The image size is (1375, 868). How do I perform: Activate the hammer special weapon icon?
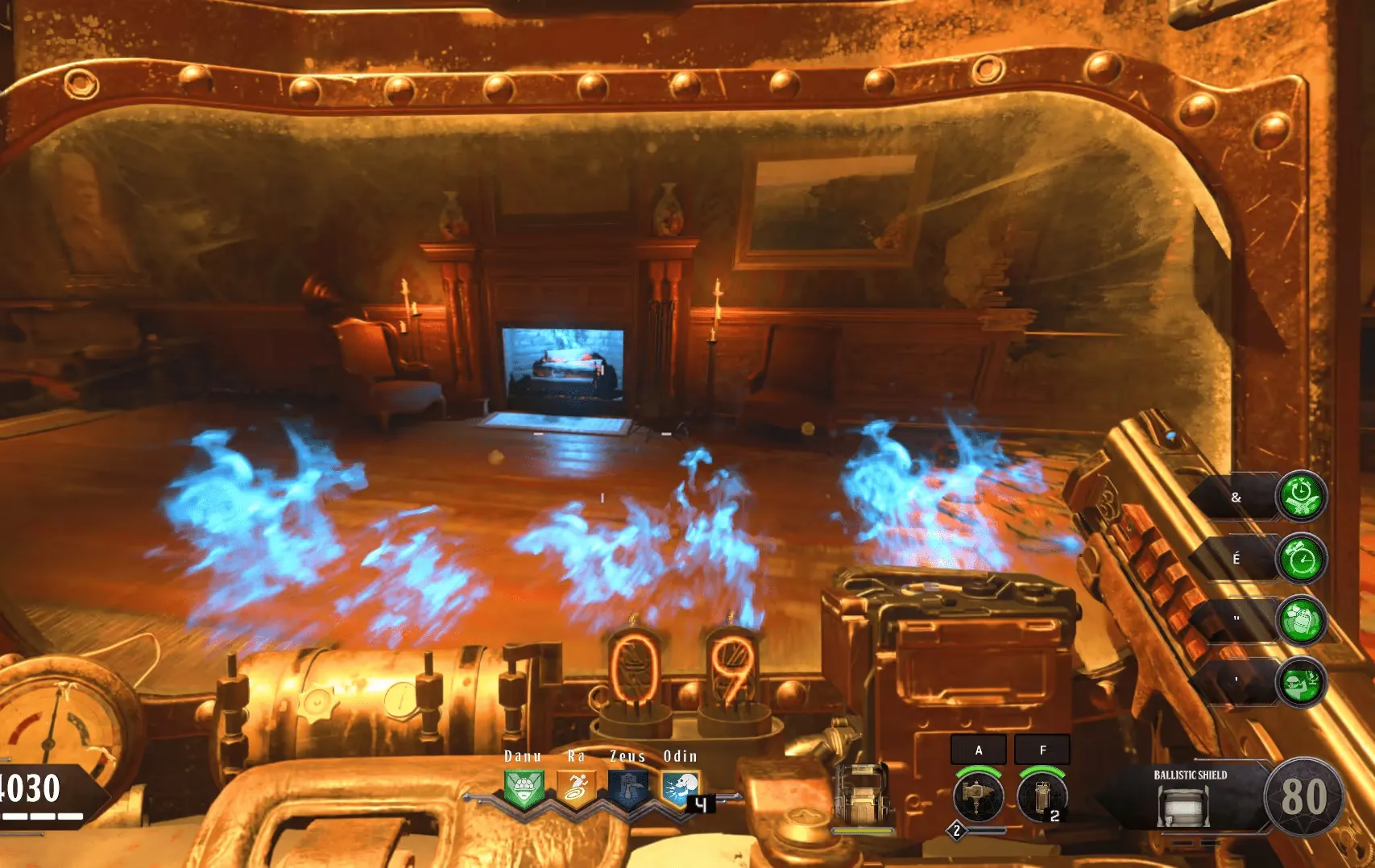pos(978,796)
